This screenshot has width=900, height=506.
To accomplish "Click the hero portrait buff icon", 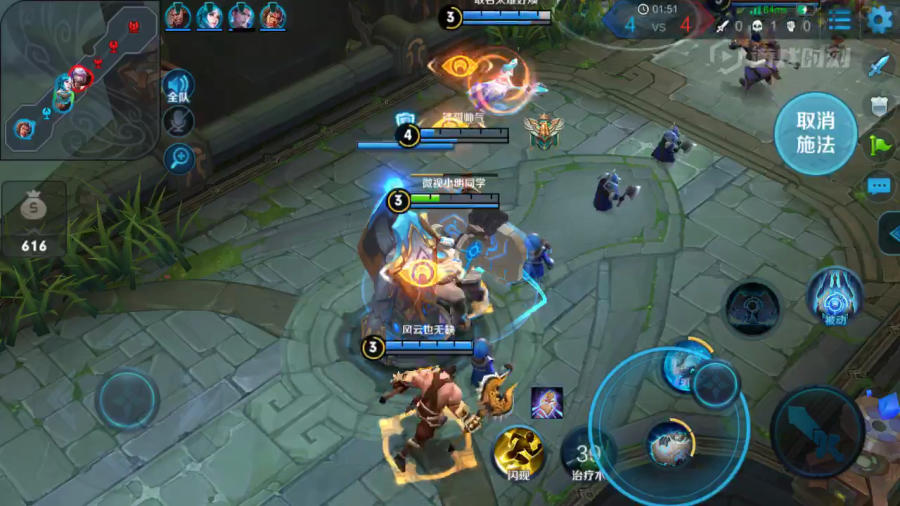I will tap(546, 402).
